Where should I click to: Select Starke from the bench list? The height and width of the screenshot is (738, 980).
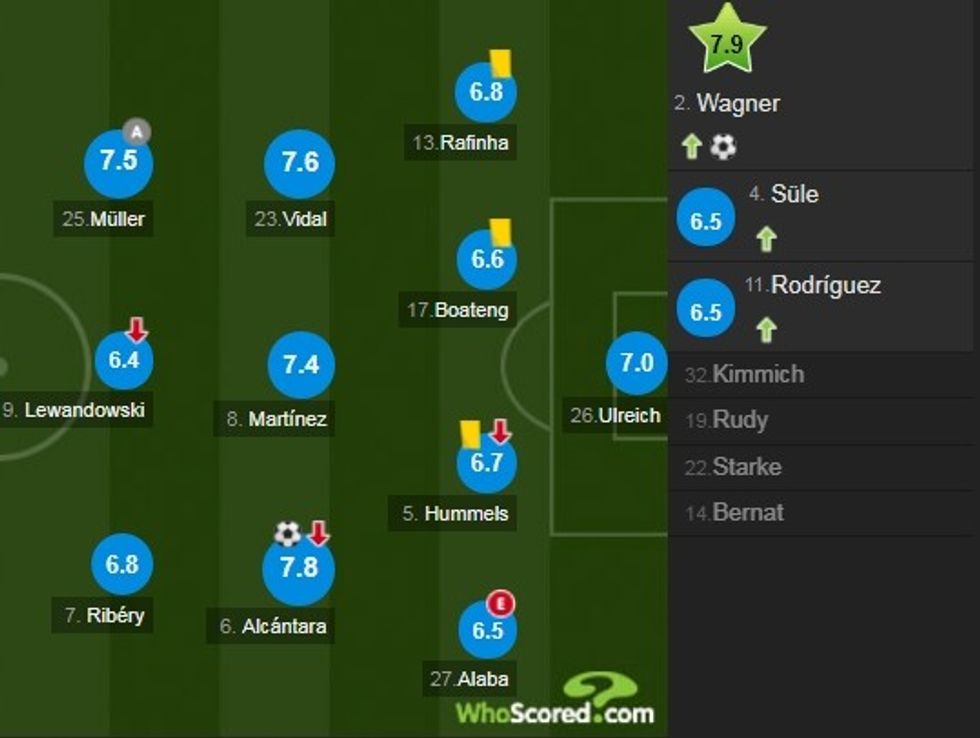click(746, 467)
